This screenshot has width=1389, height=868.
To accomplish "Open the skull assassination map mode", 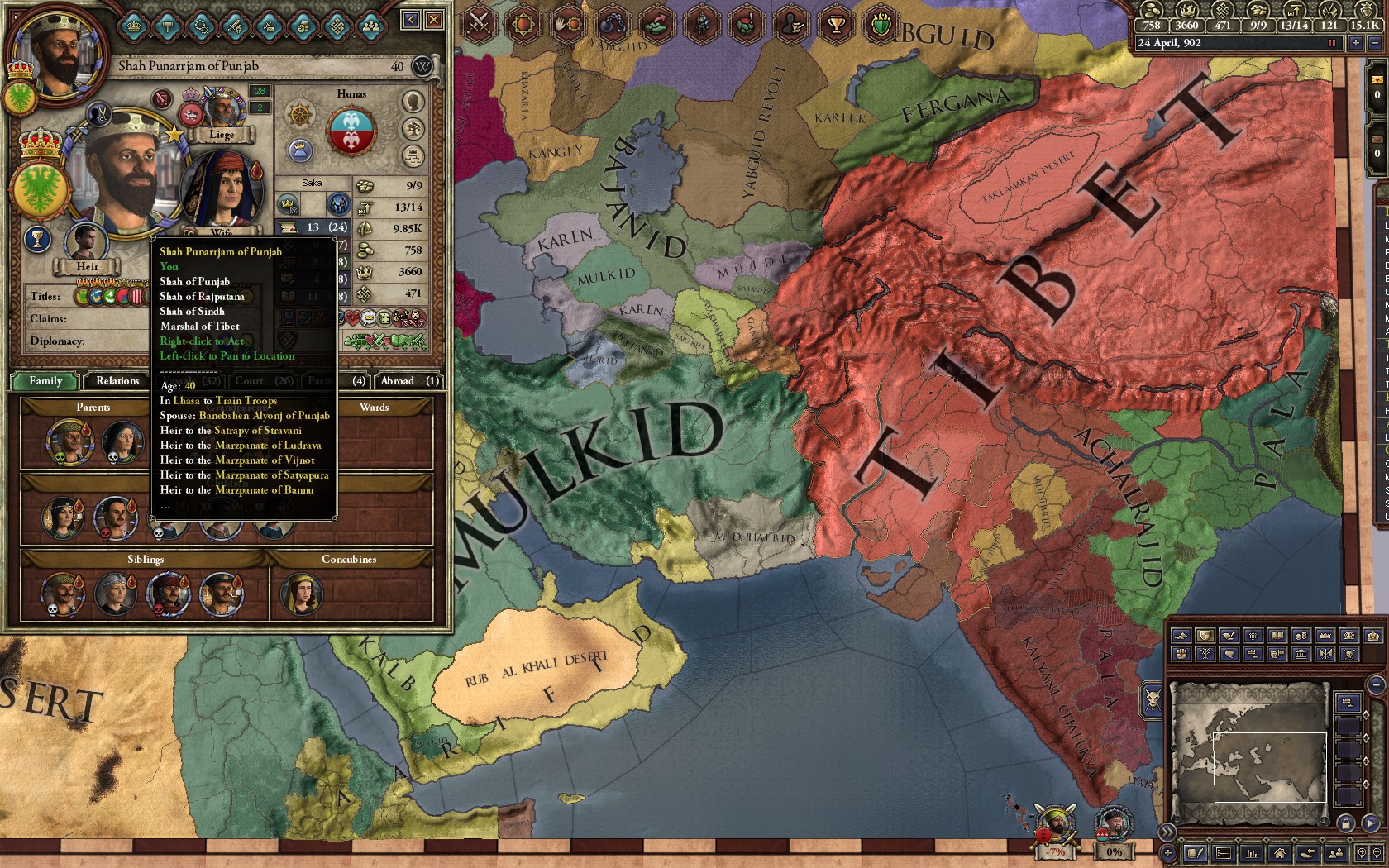I will 1349,654.
